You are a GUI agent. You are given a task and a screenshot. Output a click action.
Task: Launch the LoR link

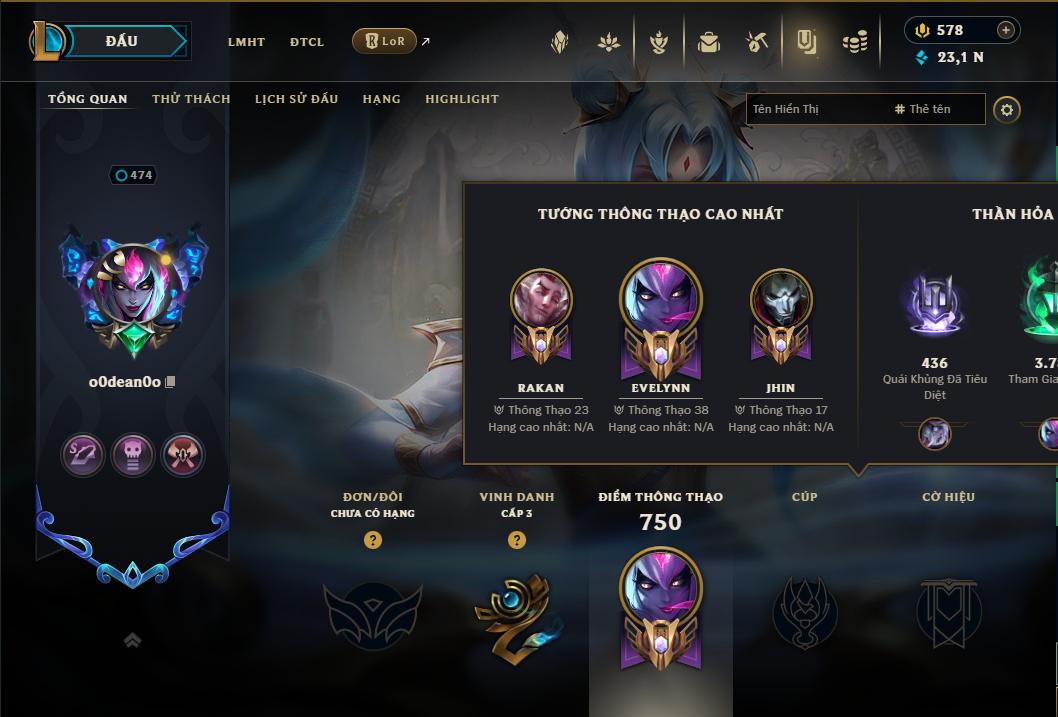click(385, 42)
